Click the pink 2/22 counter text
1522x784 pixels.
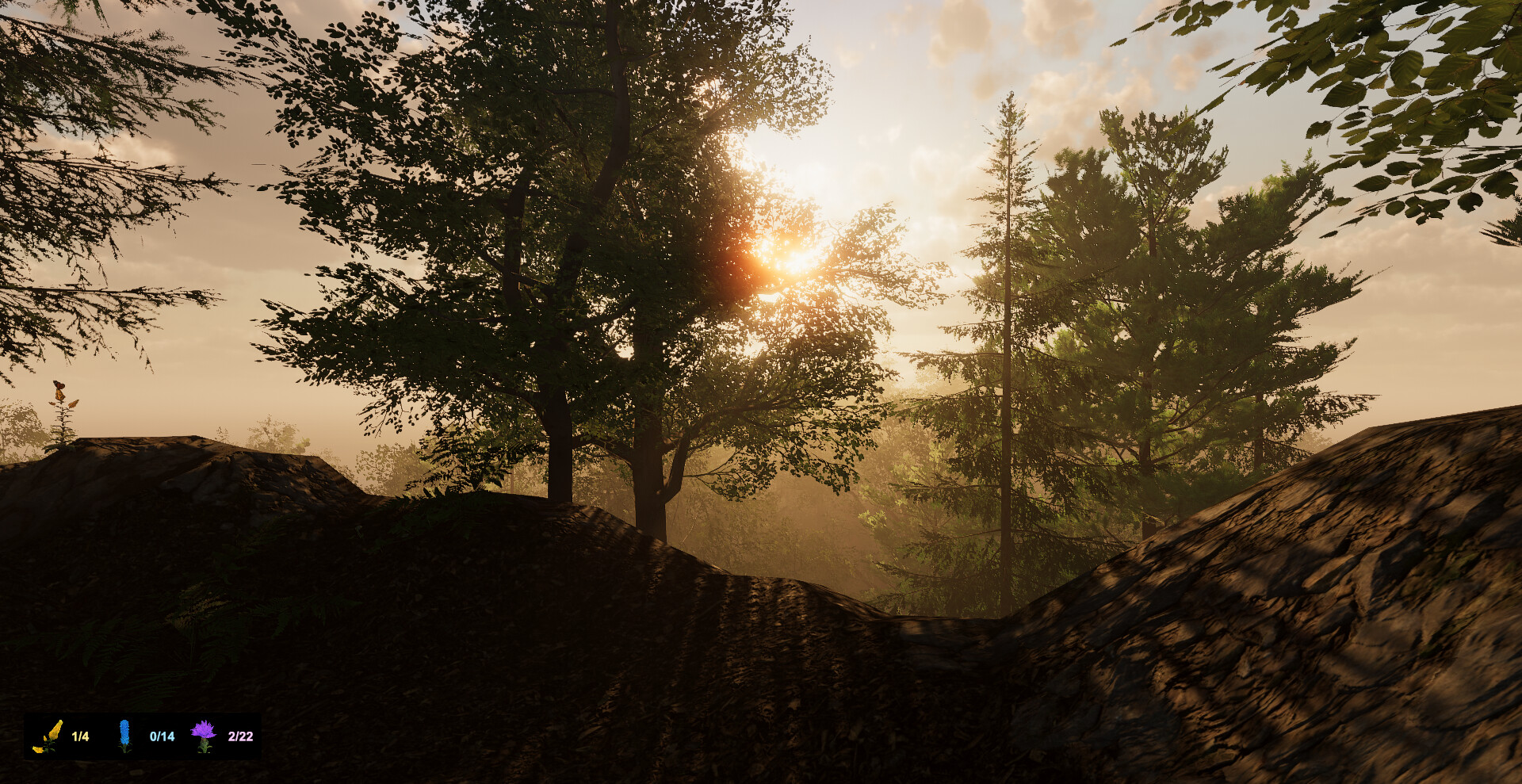point(242,735)
